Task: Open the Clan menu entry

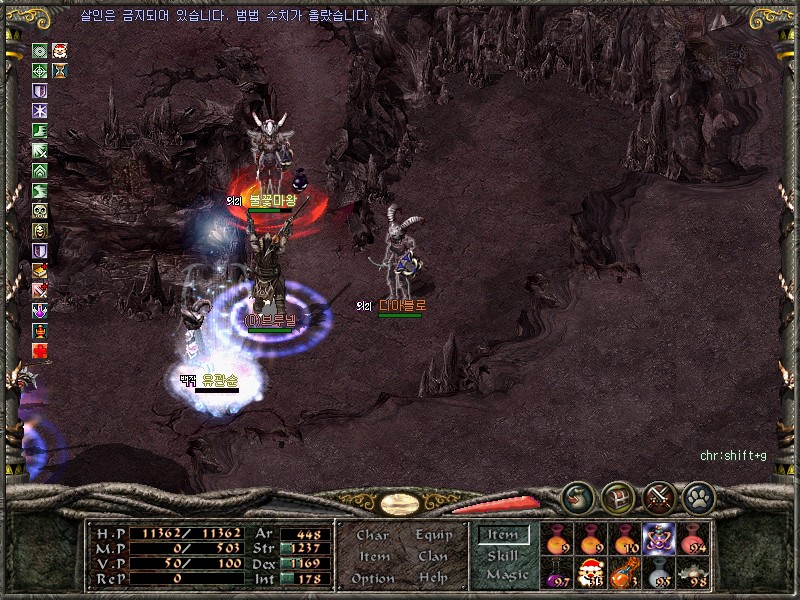Action: point(433,557)
